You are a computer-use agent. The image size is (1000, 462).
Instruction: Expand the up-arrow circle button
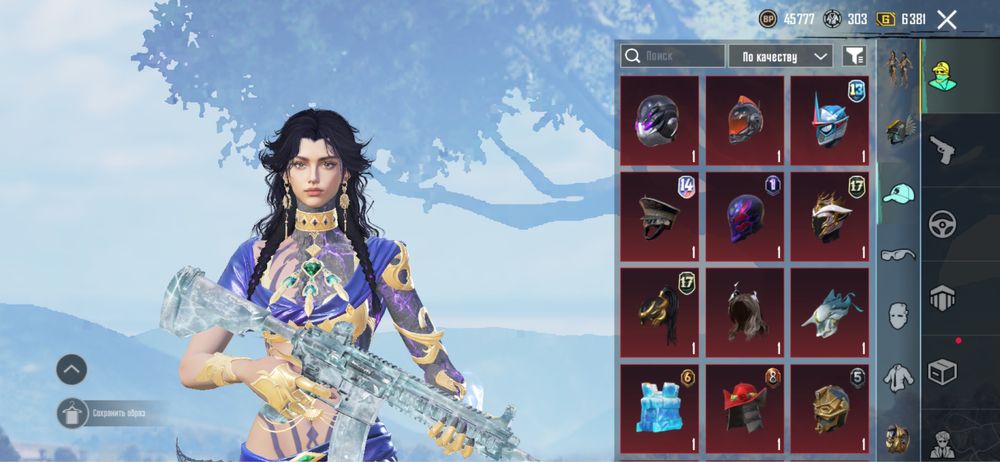[x=71, y=370]
